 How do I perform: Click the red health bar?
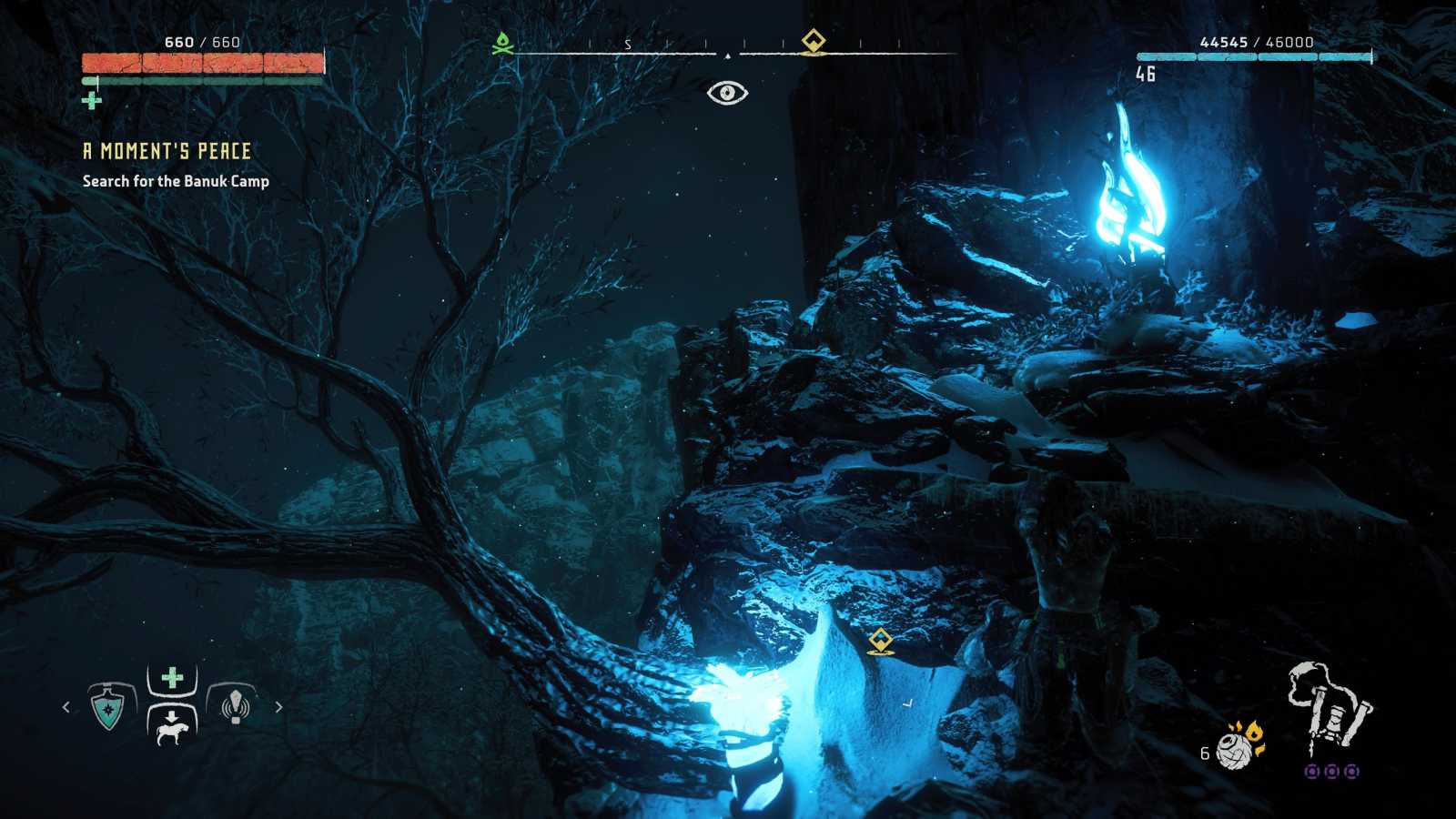(x=205, y=62)
